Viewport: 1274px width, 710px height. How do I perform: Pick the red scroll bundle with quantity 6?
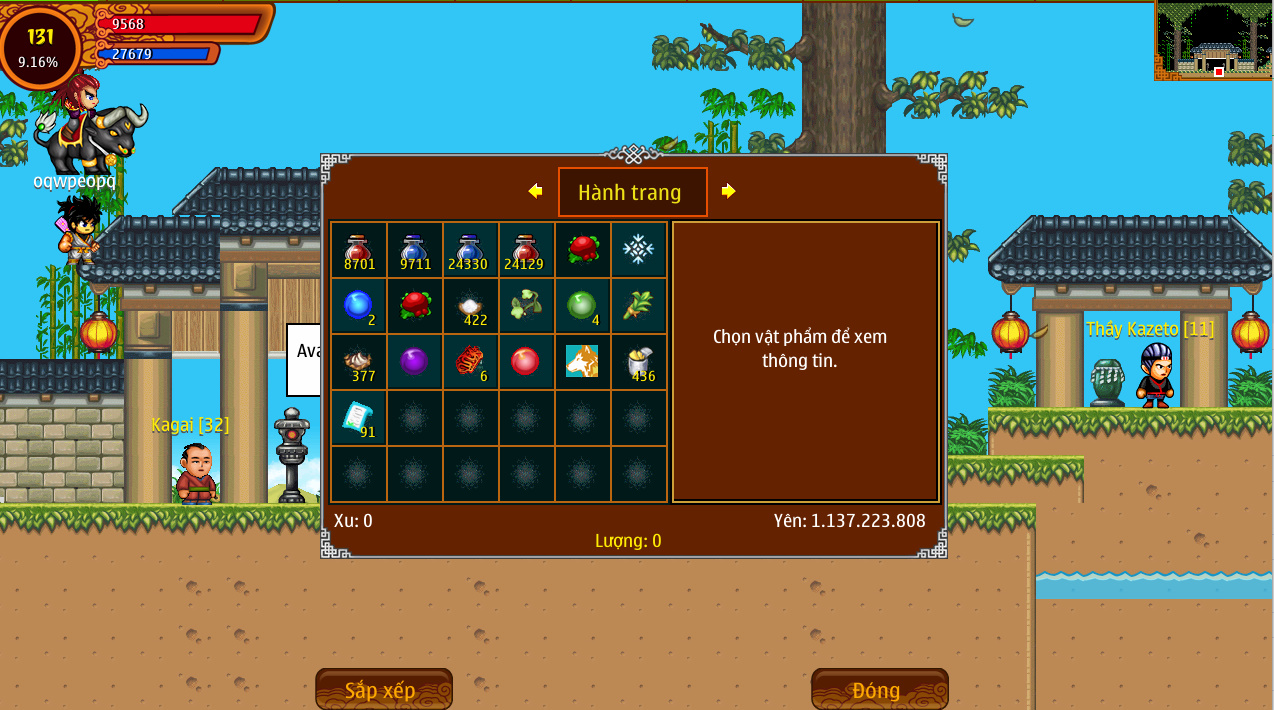[x=471, y=362]
